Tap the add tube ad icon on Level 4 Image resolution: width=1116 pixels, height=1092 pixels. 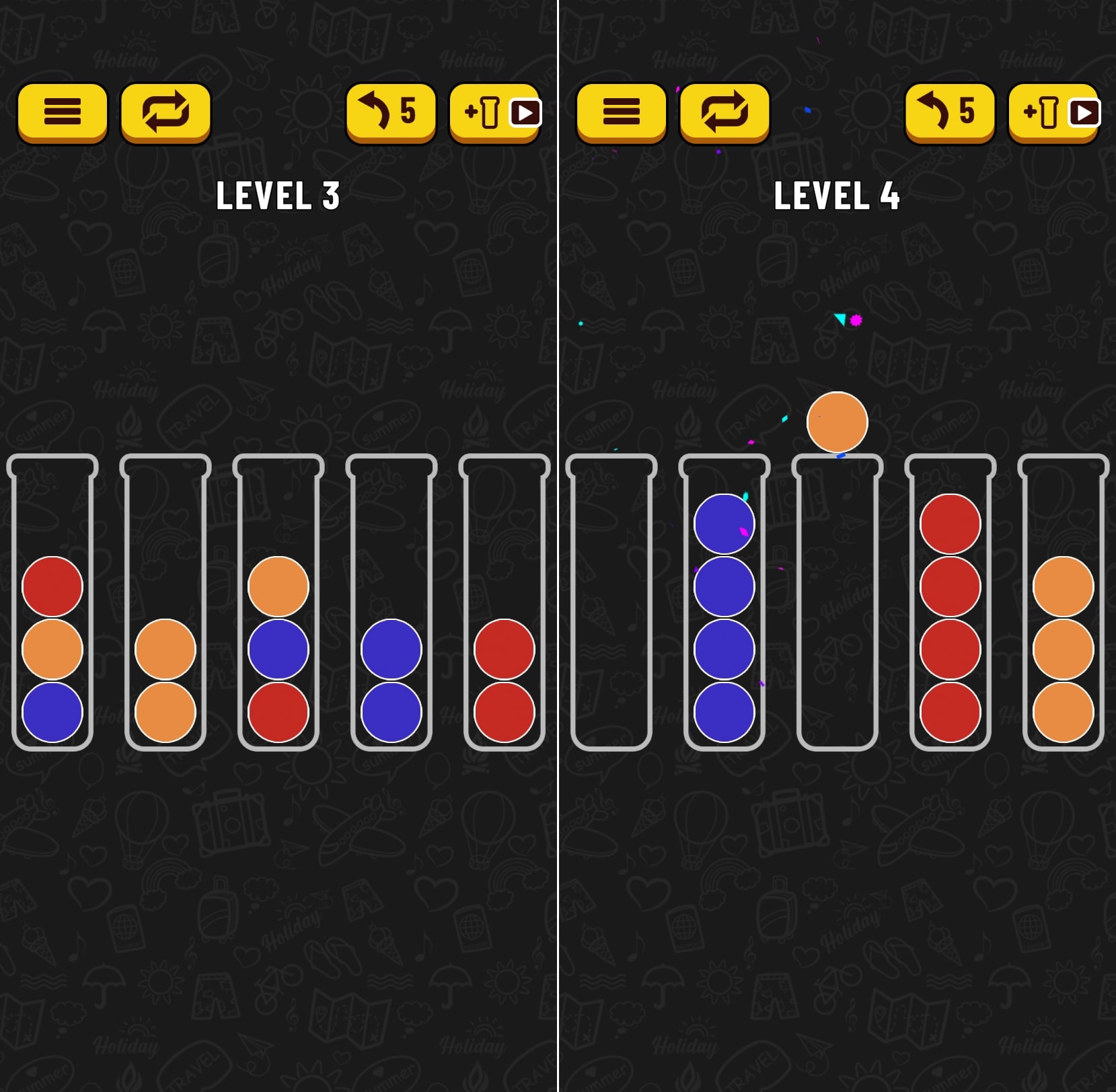click(x=1053, y=113)
